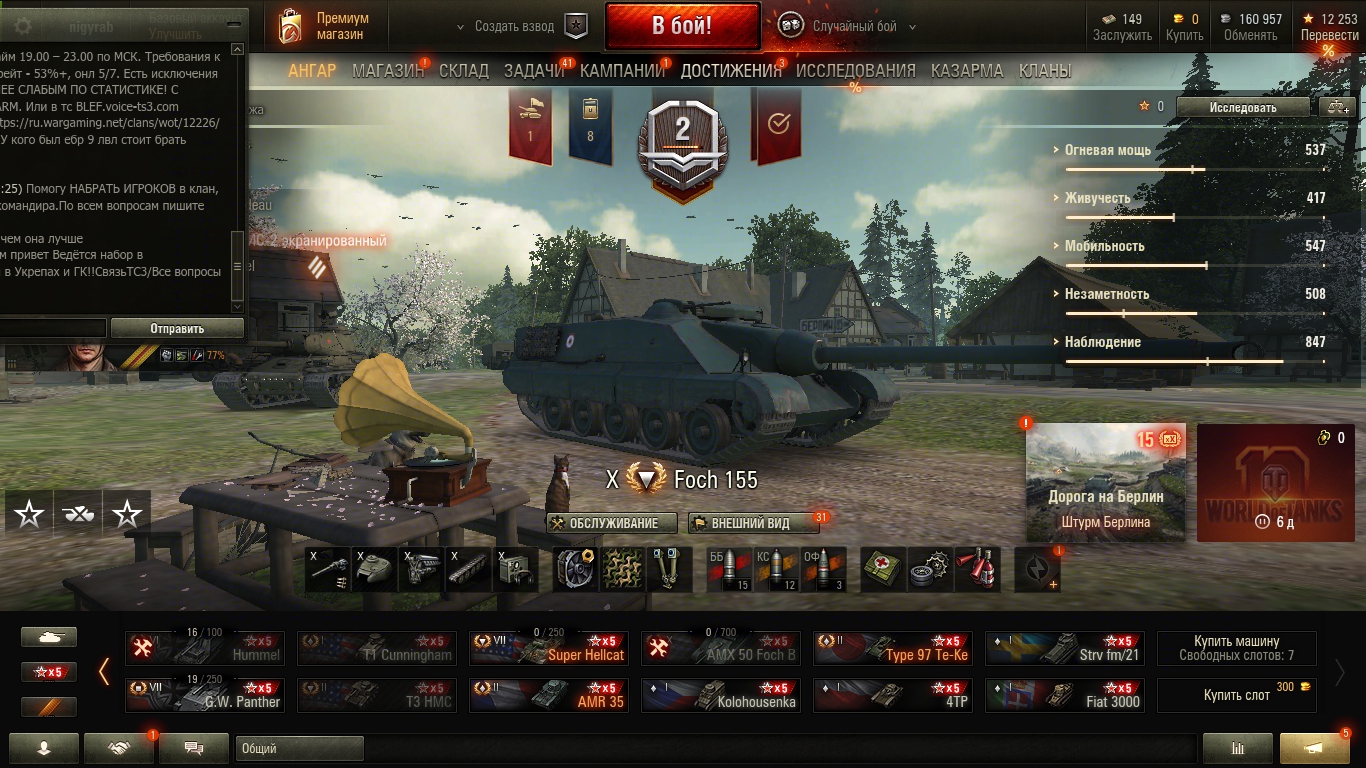Show the Достижения tab
The image size is (1366, 768).
coord(730,71)
